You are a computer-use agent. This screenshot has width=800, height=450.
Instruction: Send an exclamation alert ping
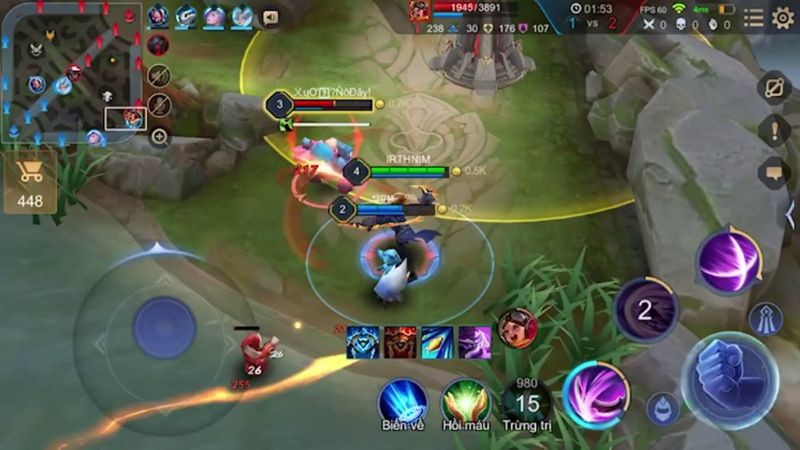tap(774, 130)
